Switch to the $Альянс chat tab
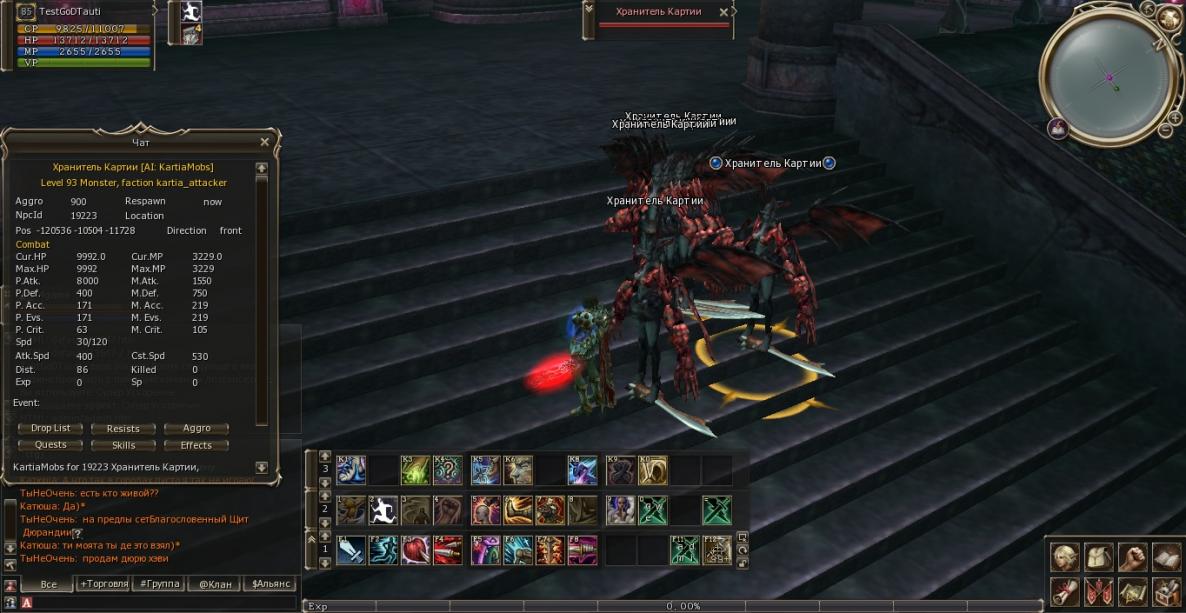1186x613 pixels. coord(271,583)
